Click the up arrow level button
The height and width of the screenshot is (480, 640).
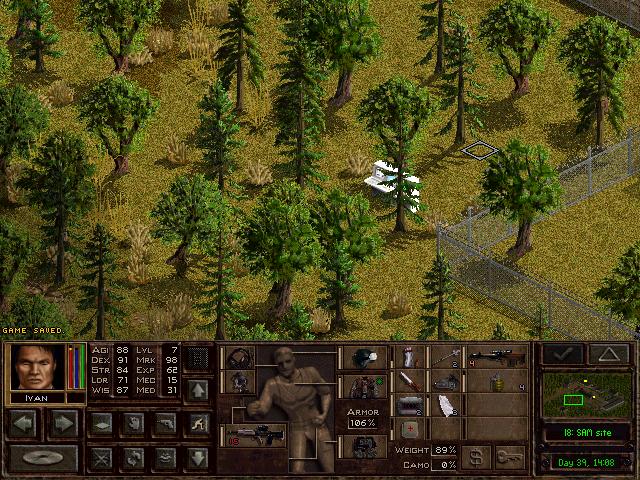[198, 390]
